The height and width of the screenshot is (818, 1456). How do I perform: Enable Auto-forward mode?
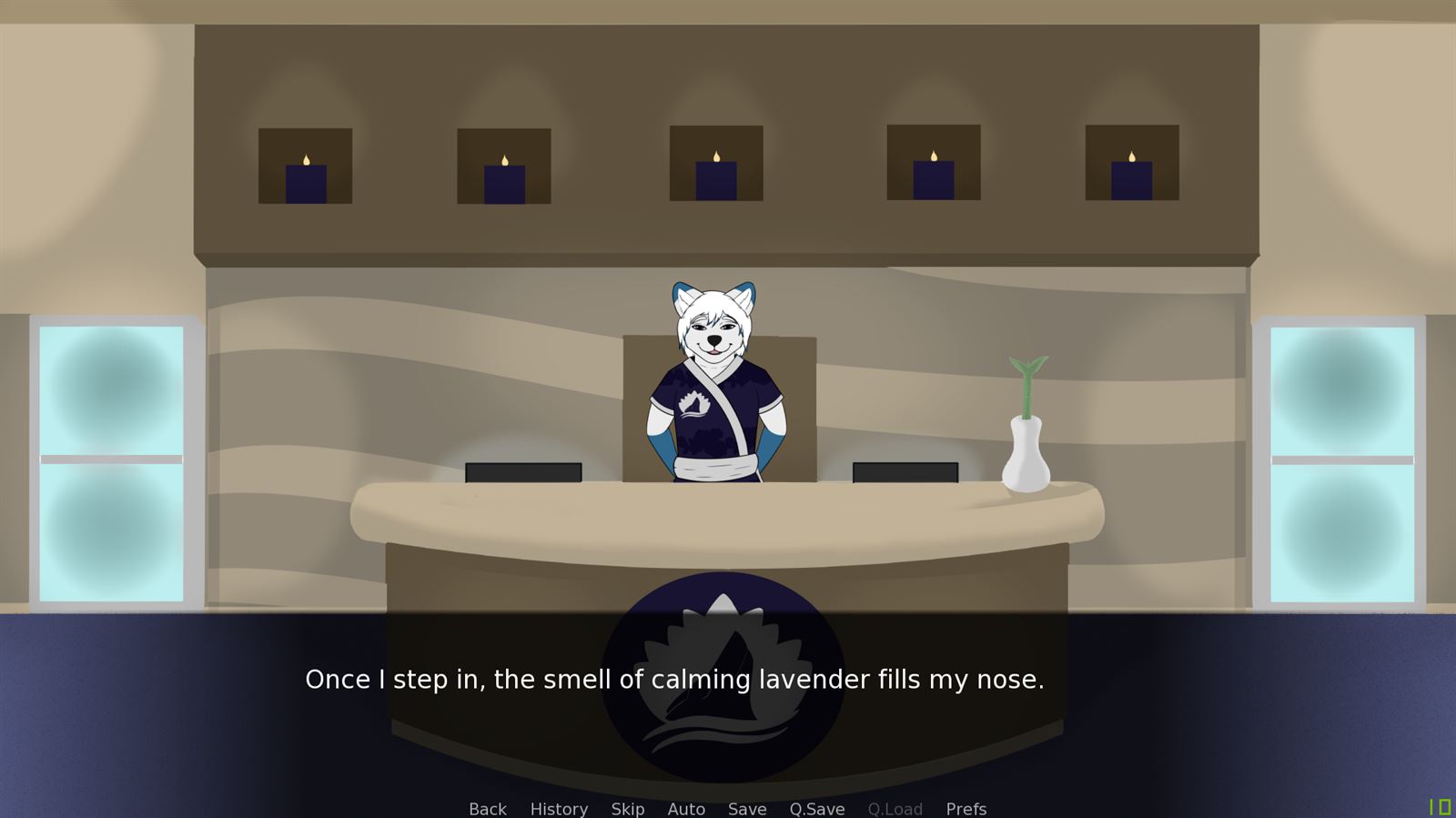(686, 809)
